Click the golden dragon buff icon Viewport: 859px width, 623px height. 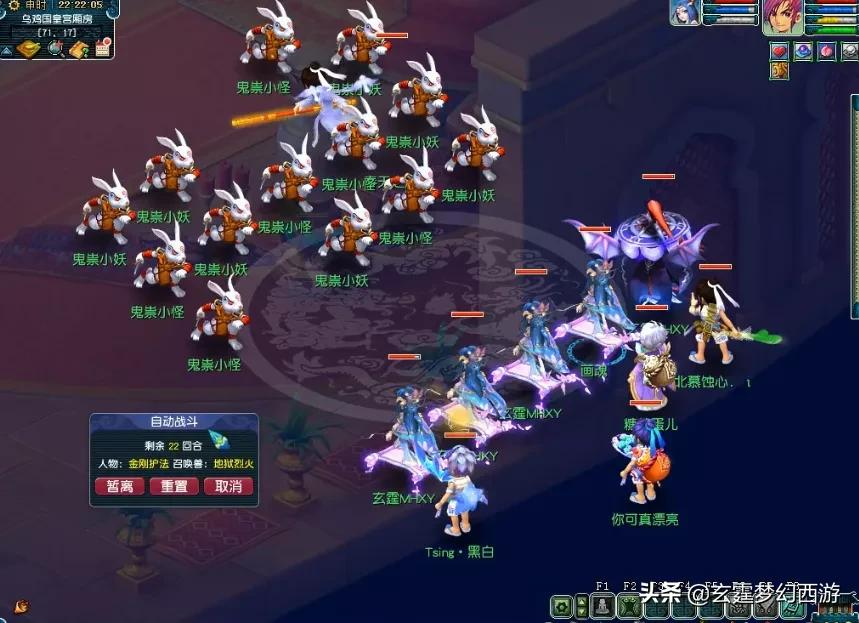tap(779, 71)
